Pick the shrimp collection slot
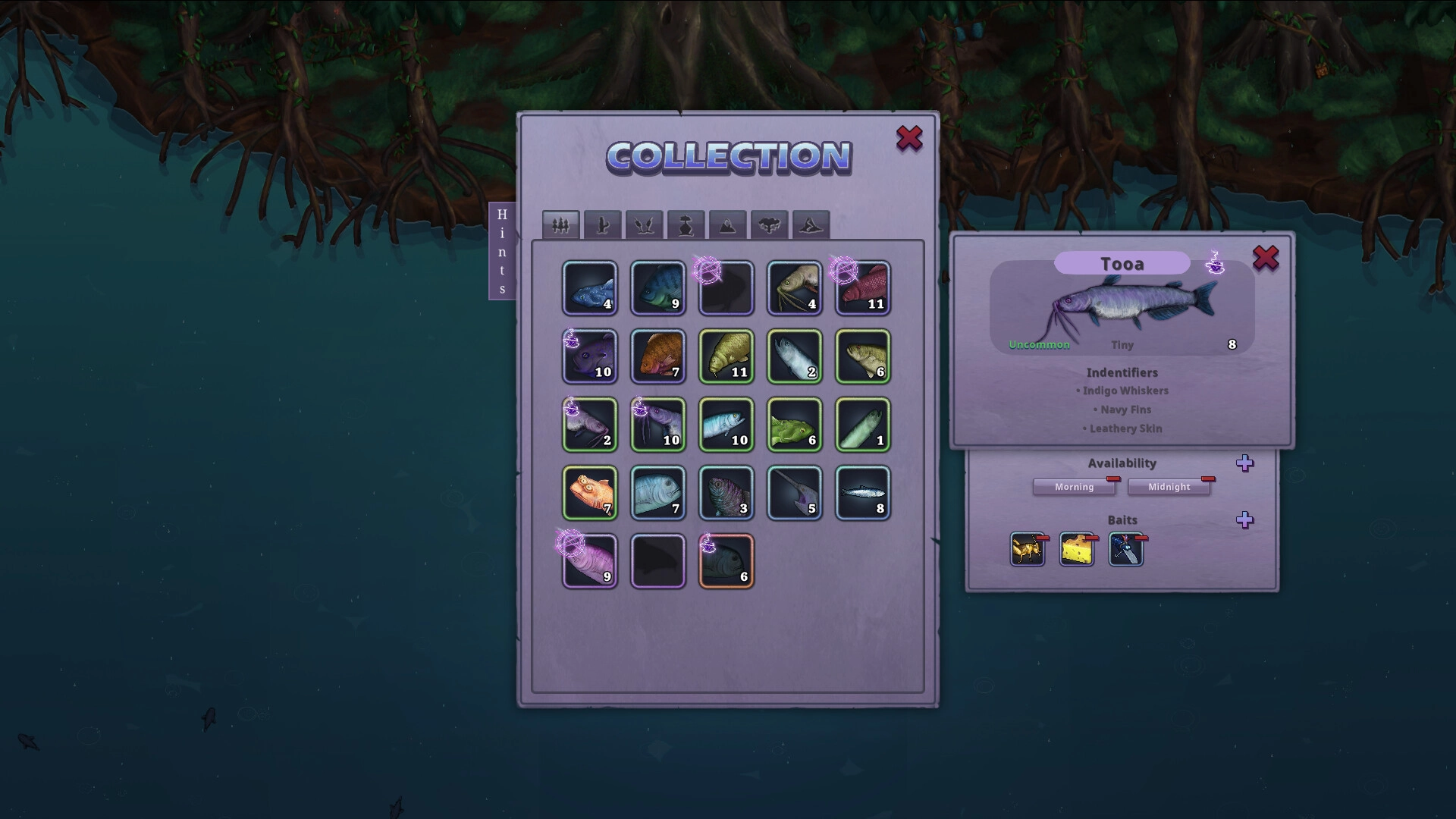 point(795,288)
